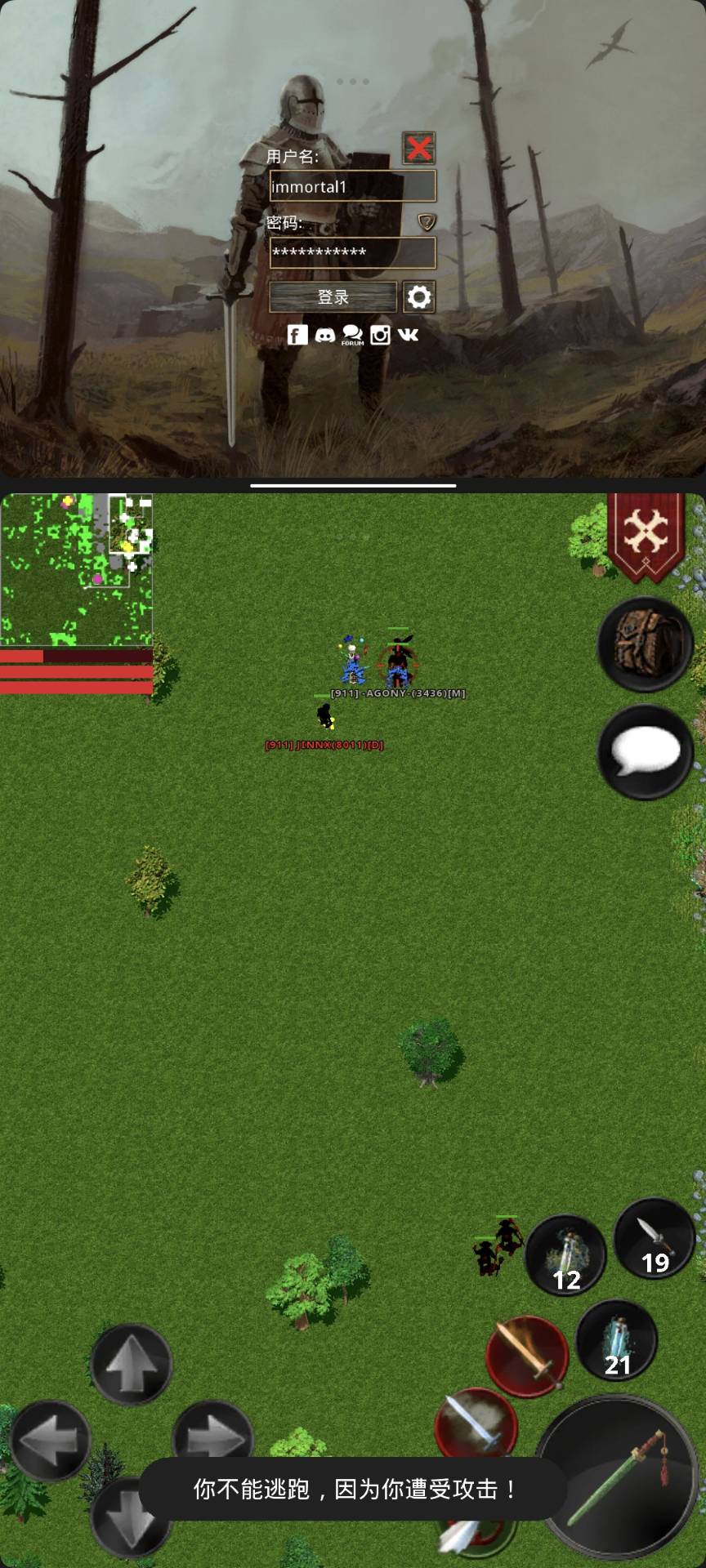Viewport: 706px width, 1568px height.
Task: Open the leather backpack inventory
Action: 646,644
